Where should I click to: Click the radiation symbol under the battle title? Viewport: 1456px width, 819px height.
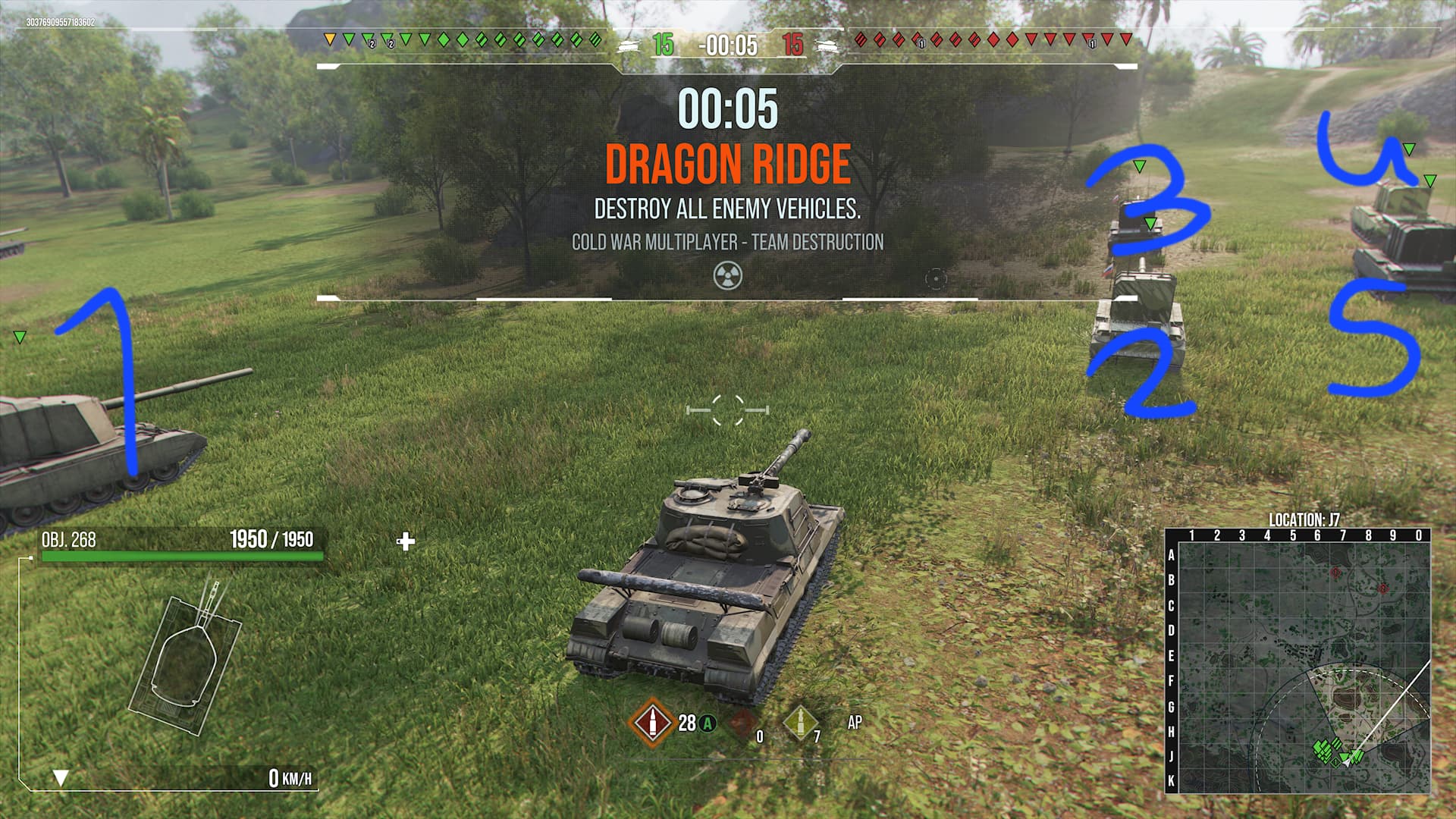(x=727, y=276)
